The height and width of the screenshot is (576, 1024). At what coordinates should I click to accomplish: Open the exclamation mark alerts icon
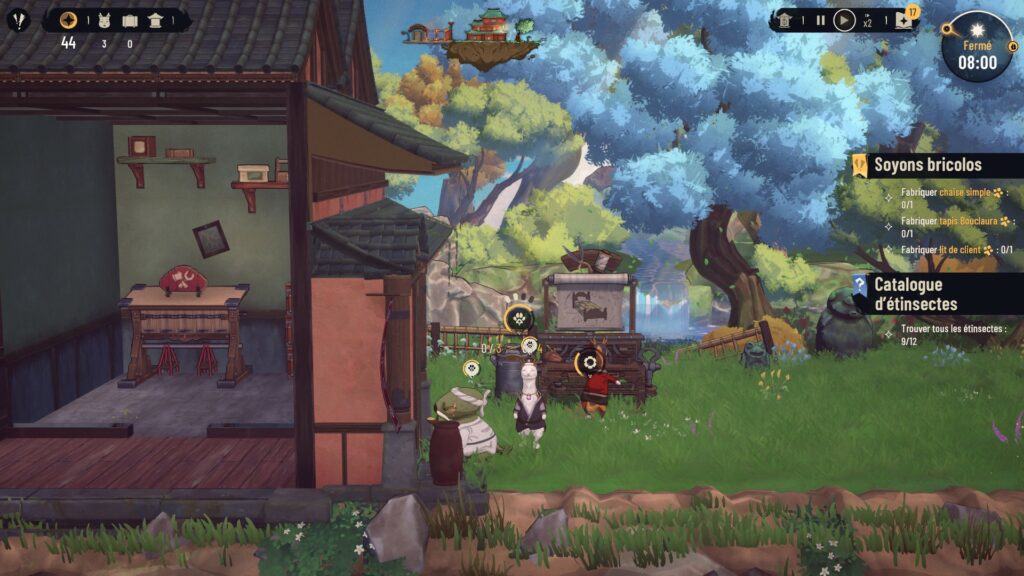[18, 20]
